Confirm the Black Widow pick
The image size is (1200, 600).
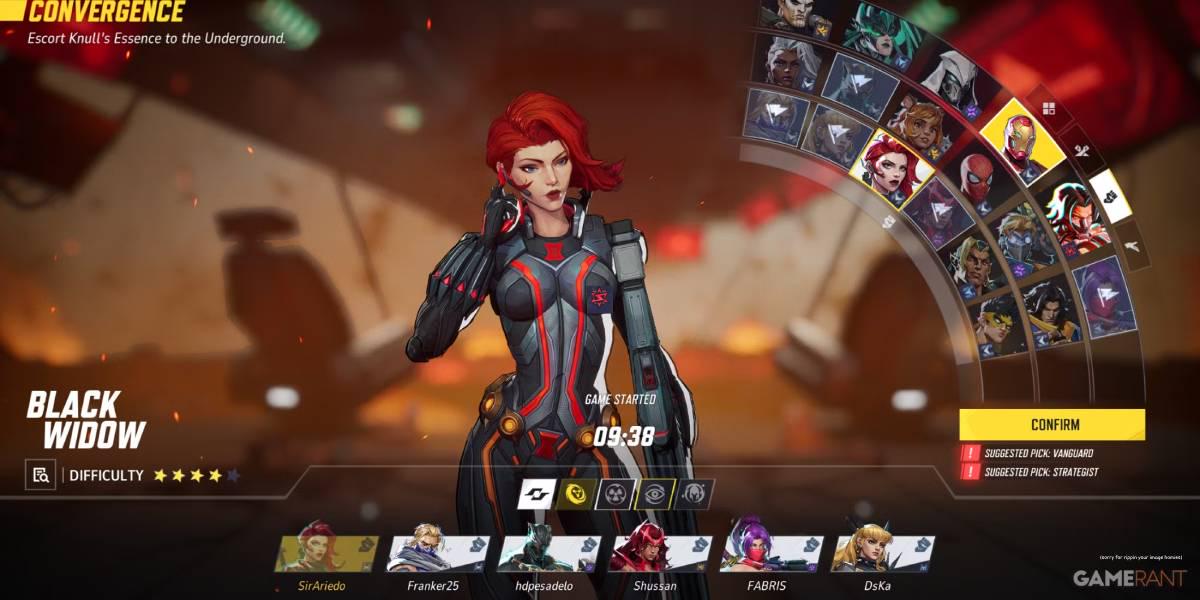(x=1052, y=424)
